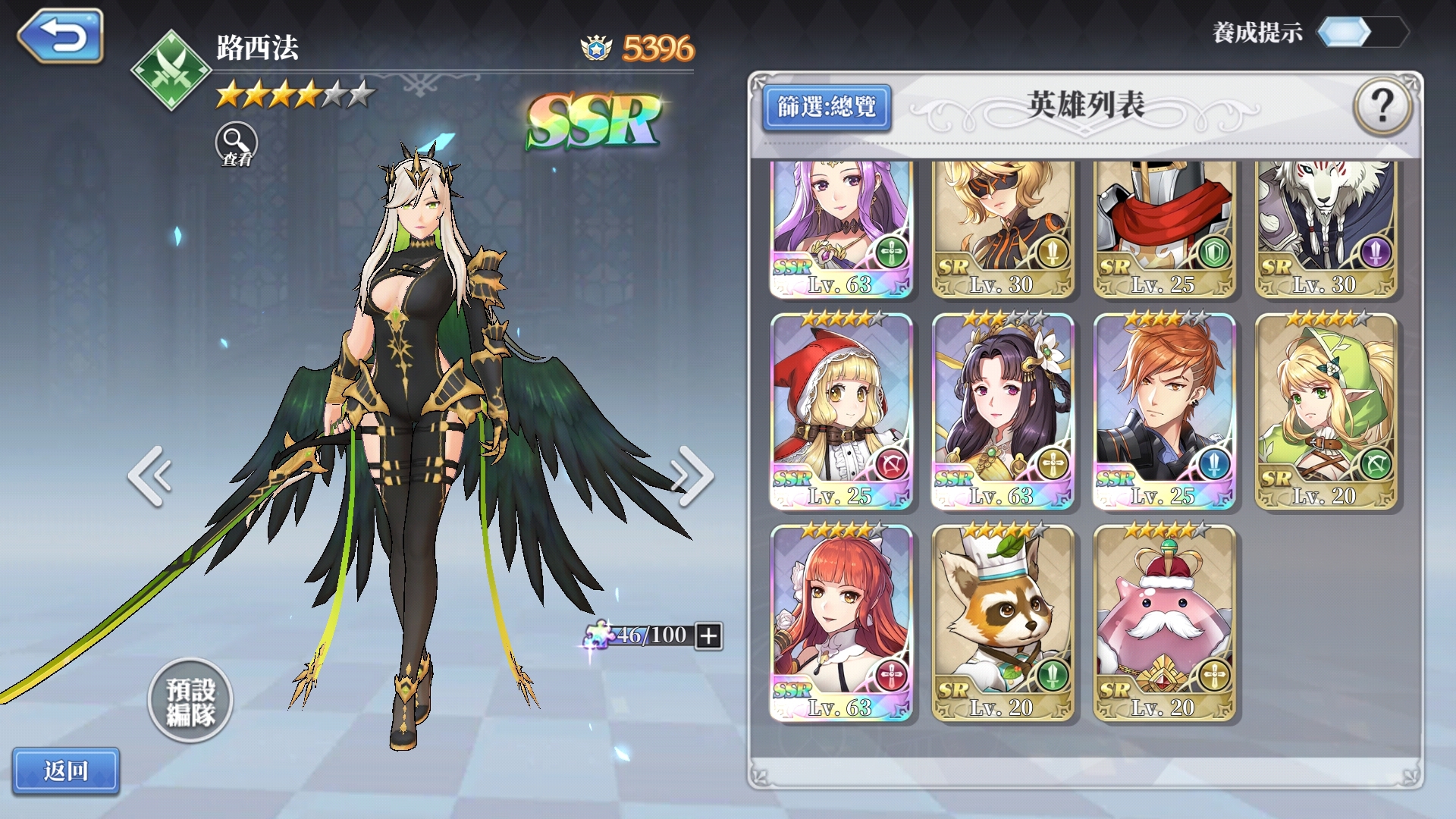Open the 篩選:總覽 filter button
Viewport: 1456px width, 819px height.
click(x=826, y=108)
